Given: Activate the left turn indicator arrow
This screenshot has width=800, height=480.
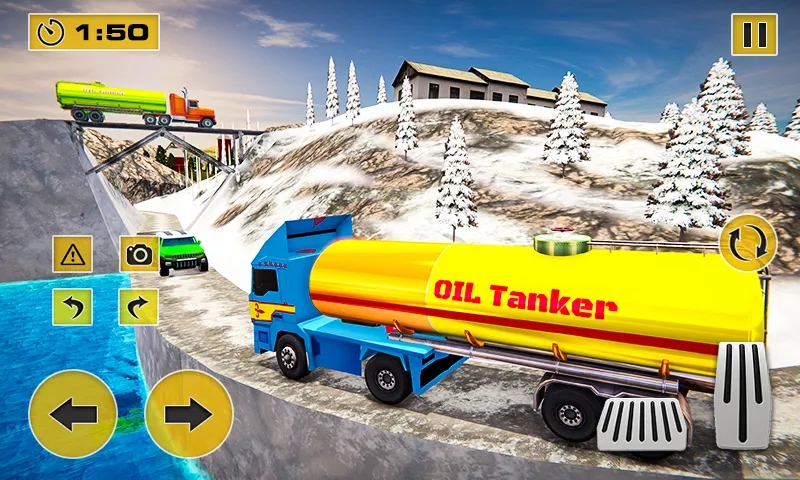Looking at the screenshot, I should (x=72, y=306).
